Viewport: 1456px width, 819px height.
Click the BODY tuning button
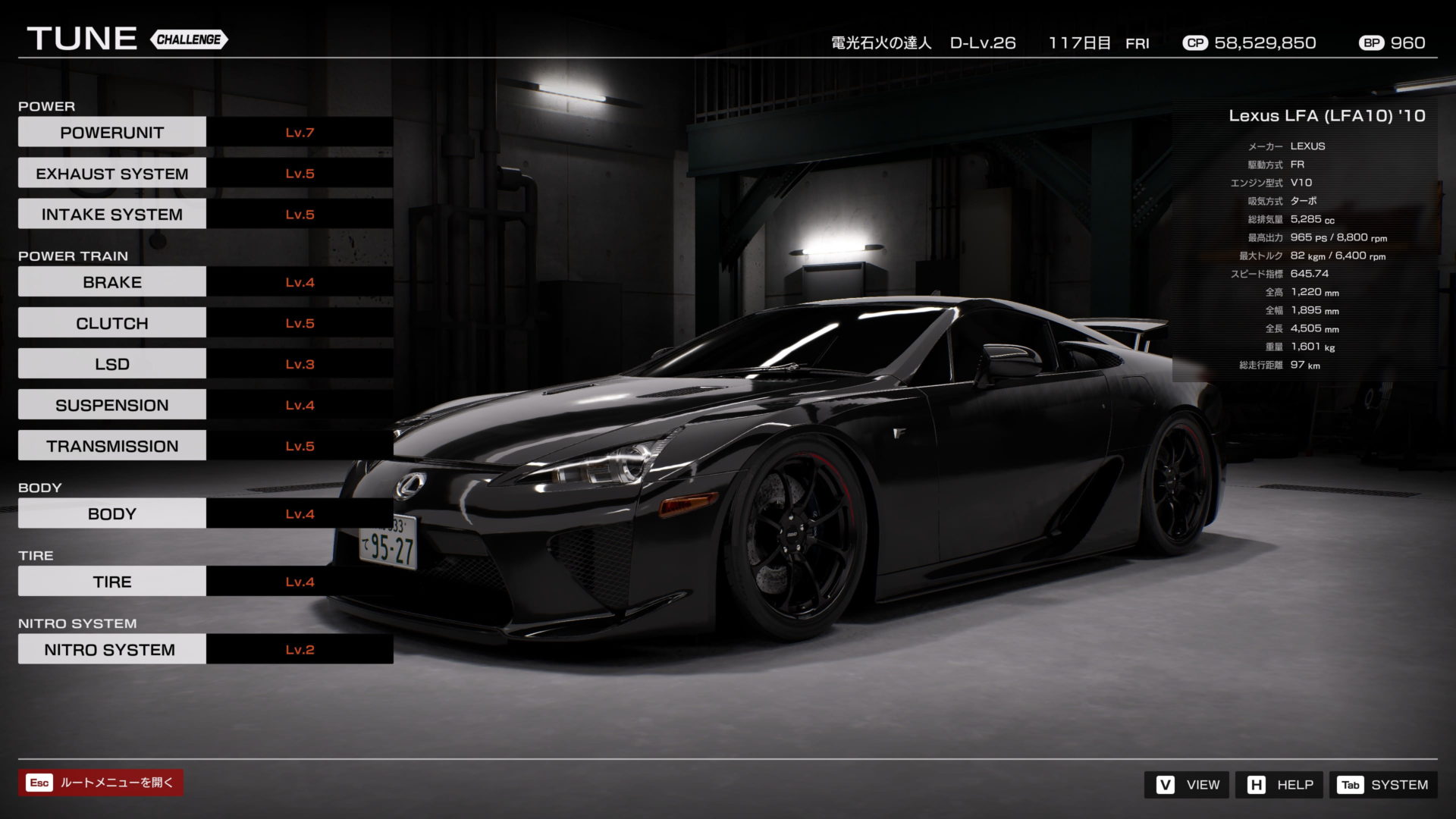point(112,514)
